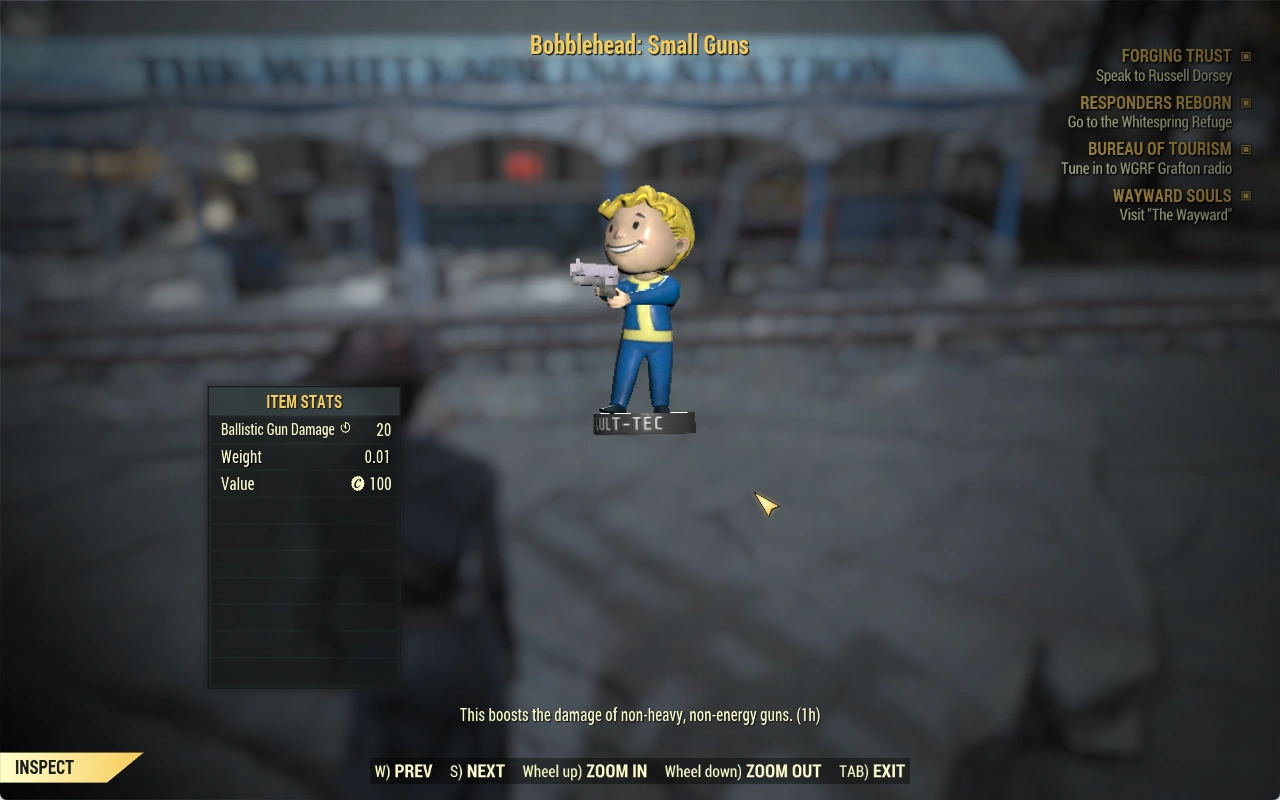The image size is (1280, 800).
Task: Select the Forging Trust quest tracker entry
Action: (1176, 56)
